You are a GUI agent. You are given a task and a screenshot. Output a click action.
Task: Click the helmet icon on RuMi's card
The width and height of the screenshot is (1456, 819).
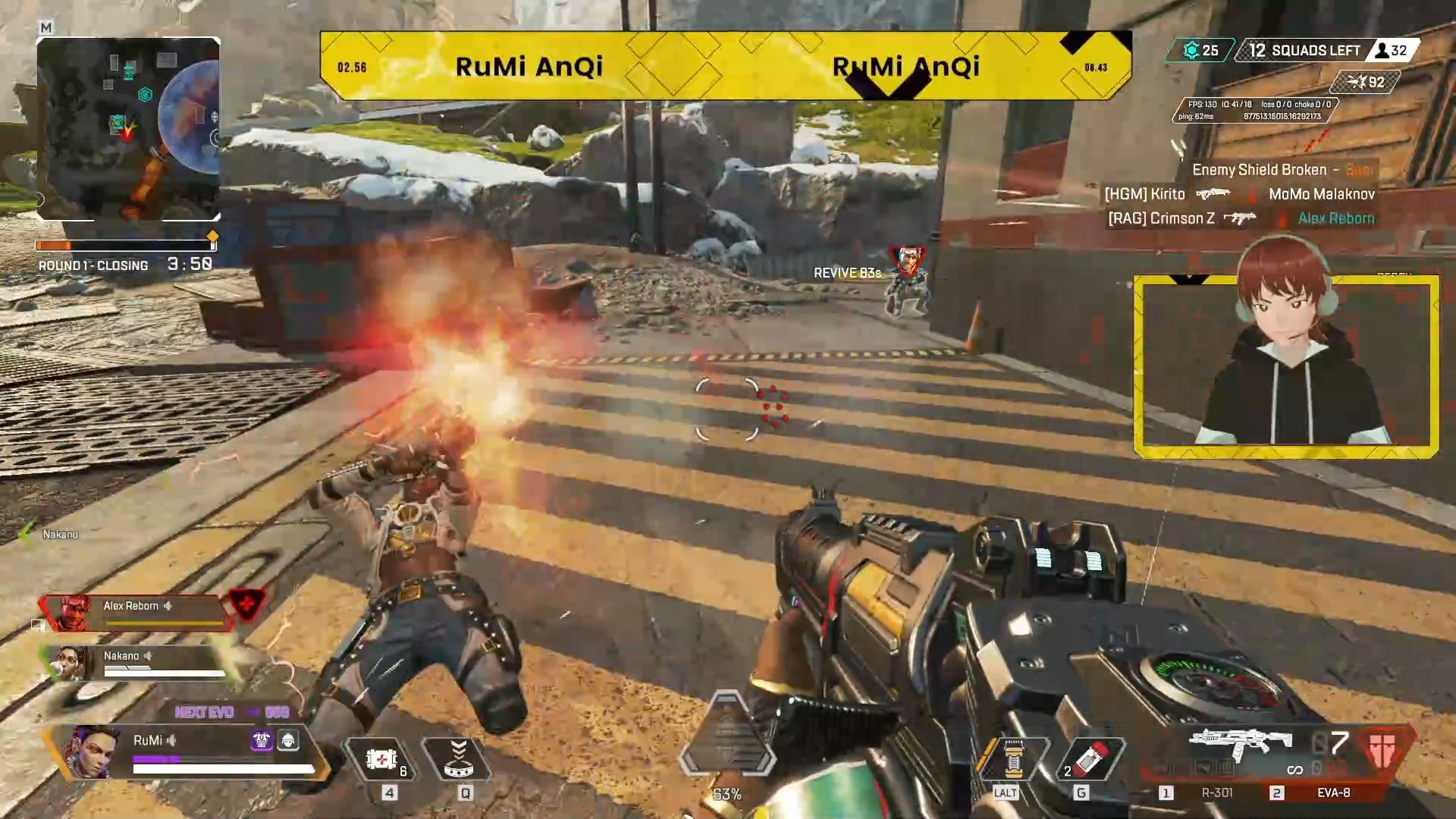[288, 740]
